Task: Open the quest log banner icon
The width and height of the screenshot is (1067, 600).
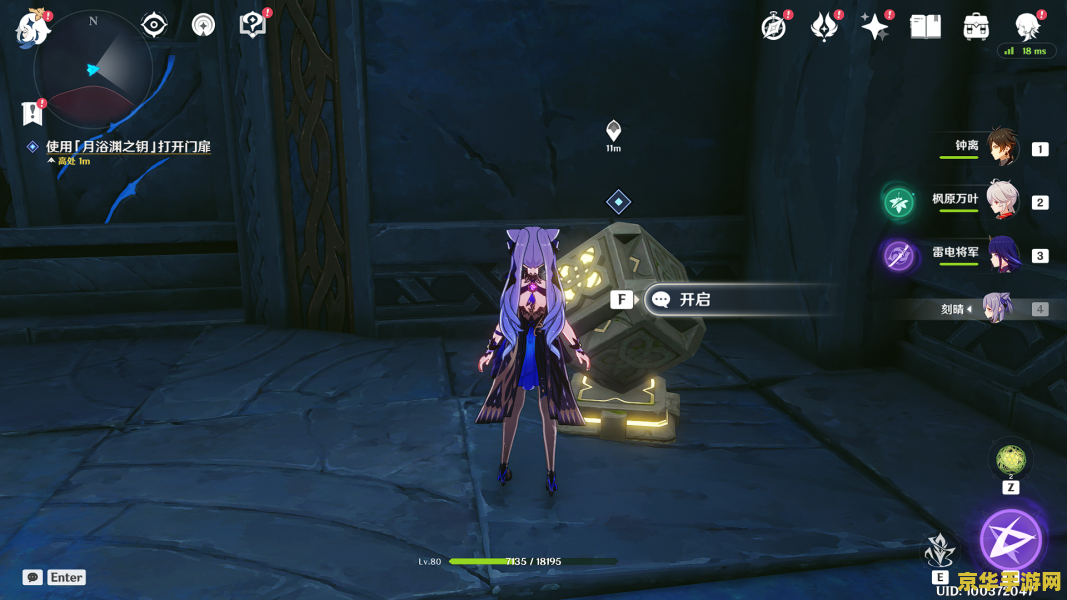Action: click(x=33, y=113)
